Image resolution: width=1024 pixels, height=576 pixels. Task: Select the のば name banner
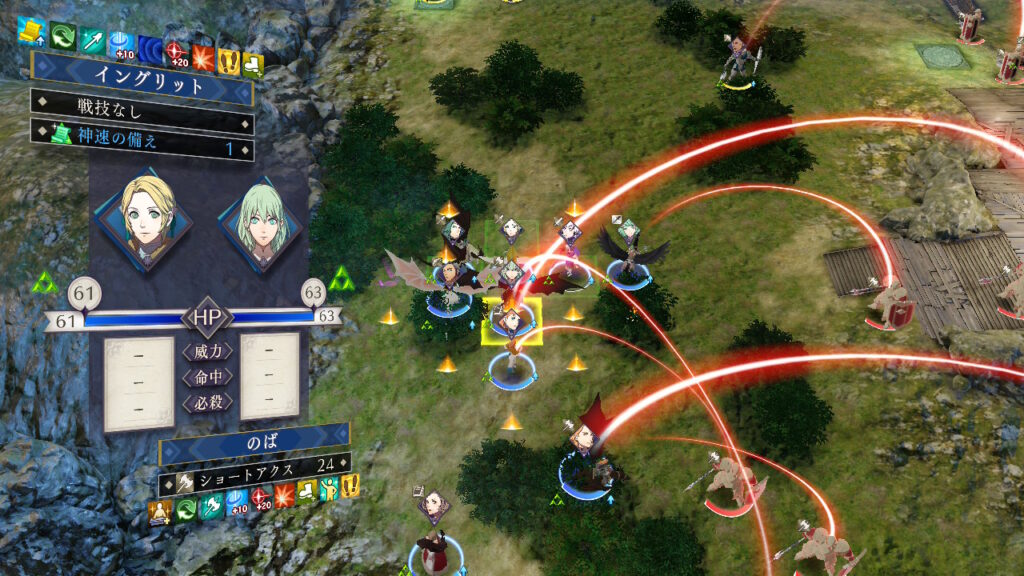coord(255,440)
